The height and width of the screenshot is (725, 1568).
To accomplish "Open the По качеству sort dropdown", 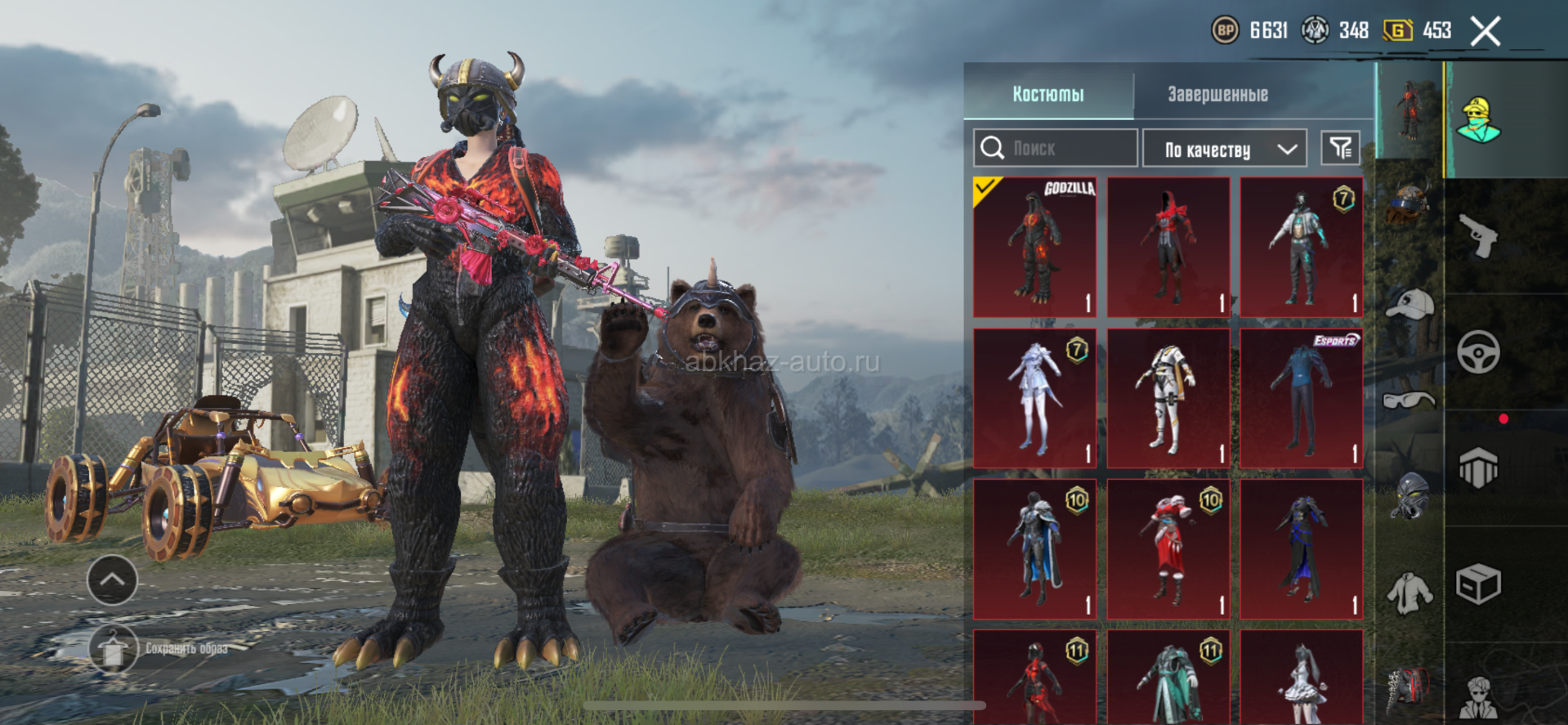I will (1224, 149).
